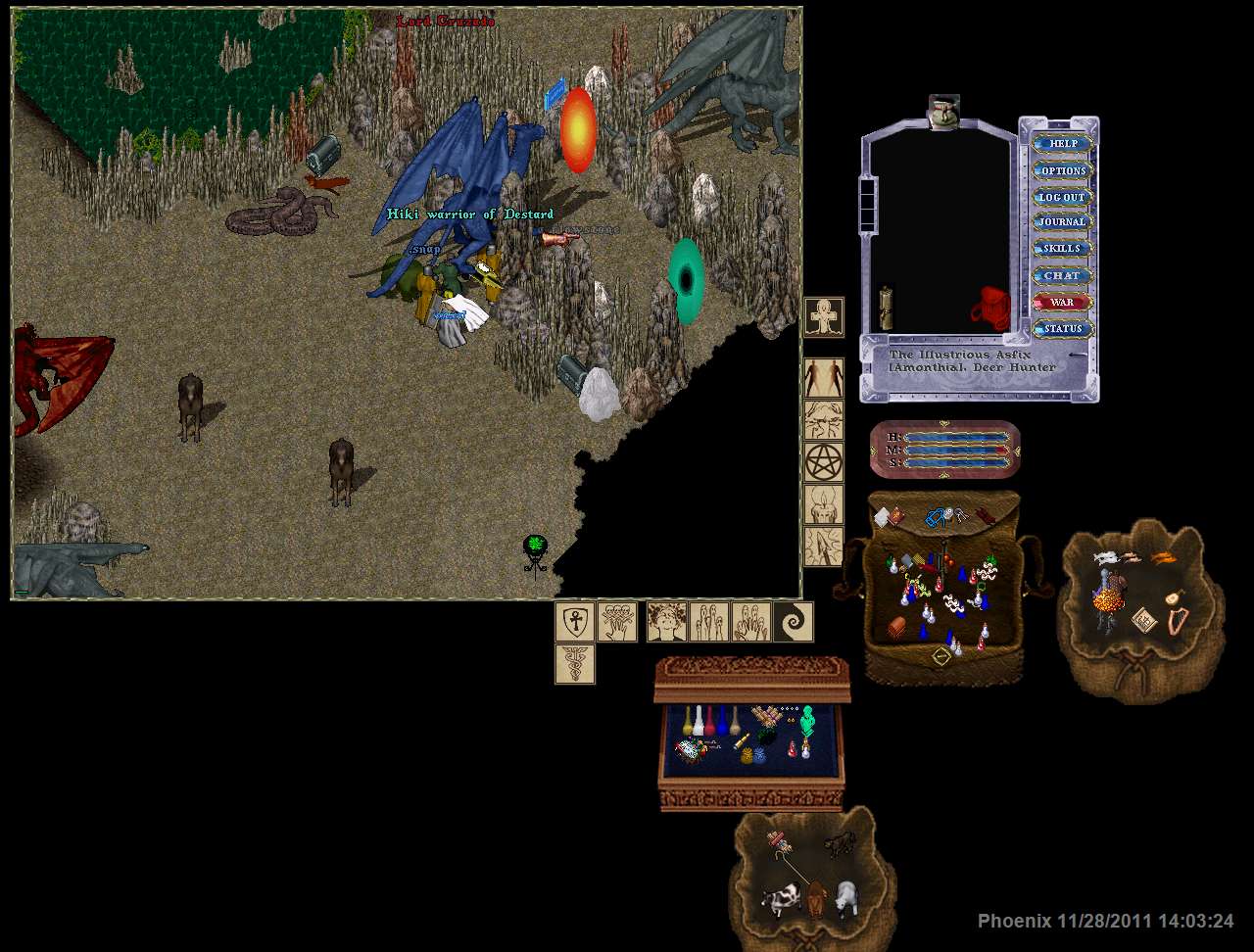Use the black spiral spell icon

pos(794,622)
